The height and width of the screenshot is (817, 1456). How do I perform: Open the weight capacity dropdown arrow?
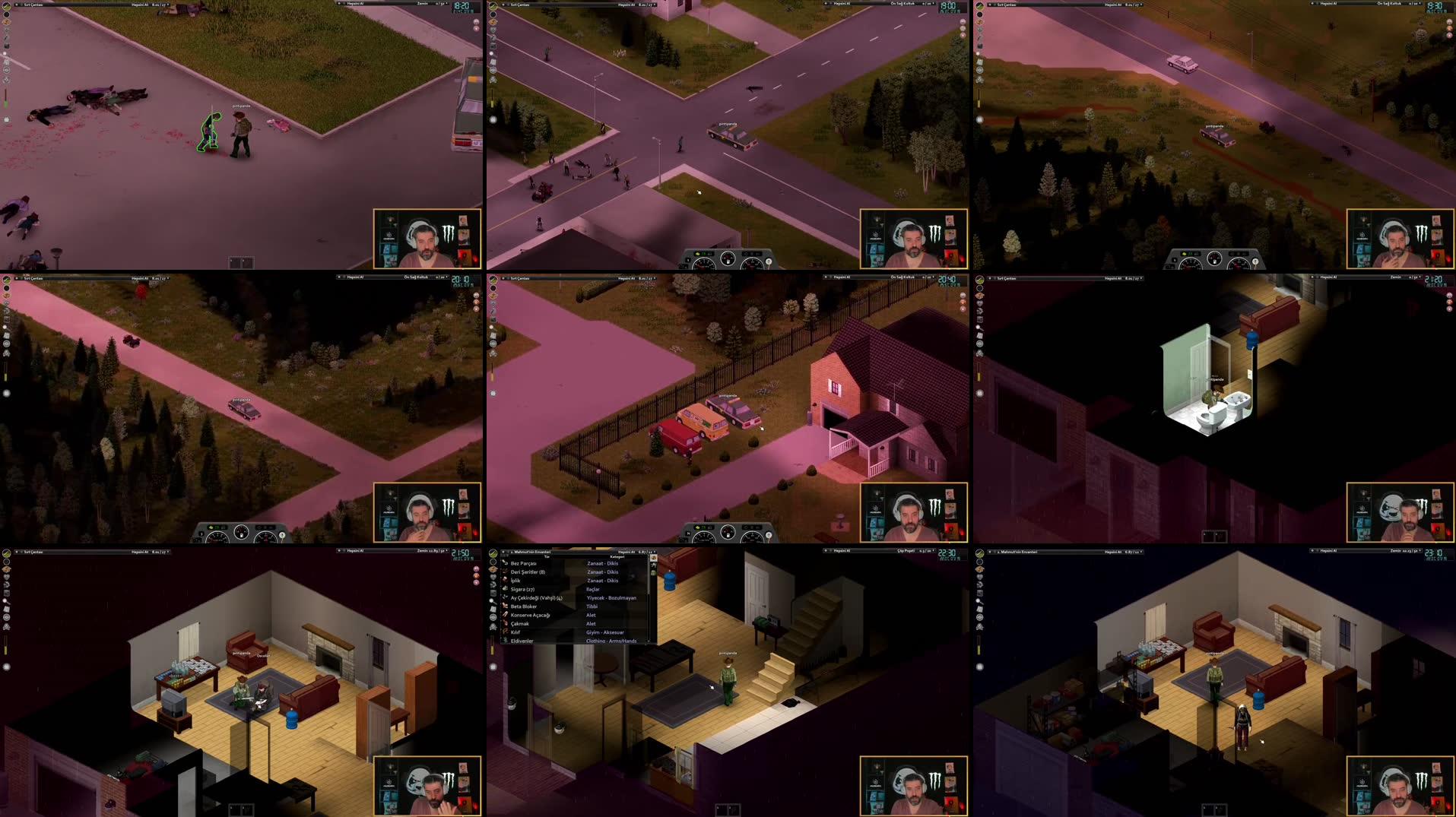click(655, 552)
